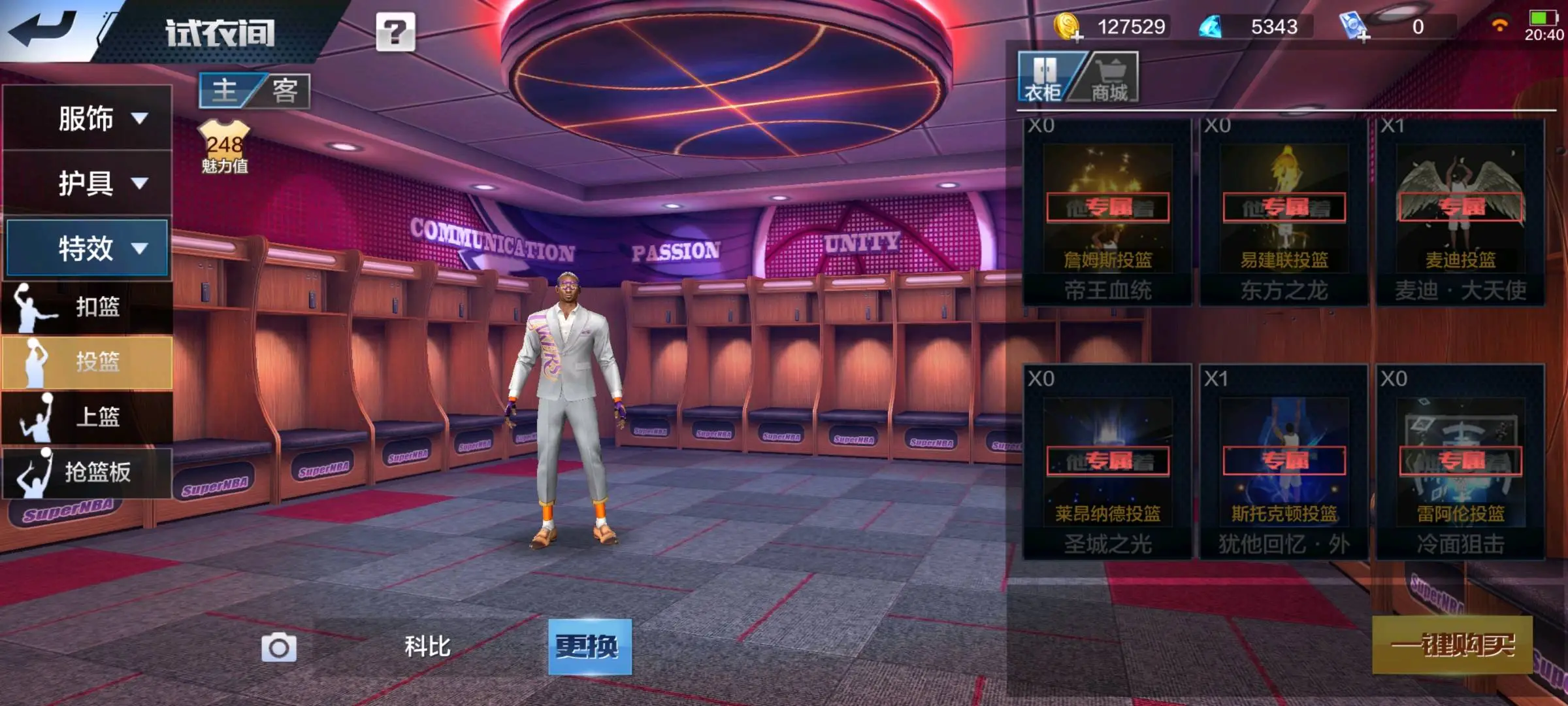Choose the 抢篮板 rebound effects entry

coord(88,472)
